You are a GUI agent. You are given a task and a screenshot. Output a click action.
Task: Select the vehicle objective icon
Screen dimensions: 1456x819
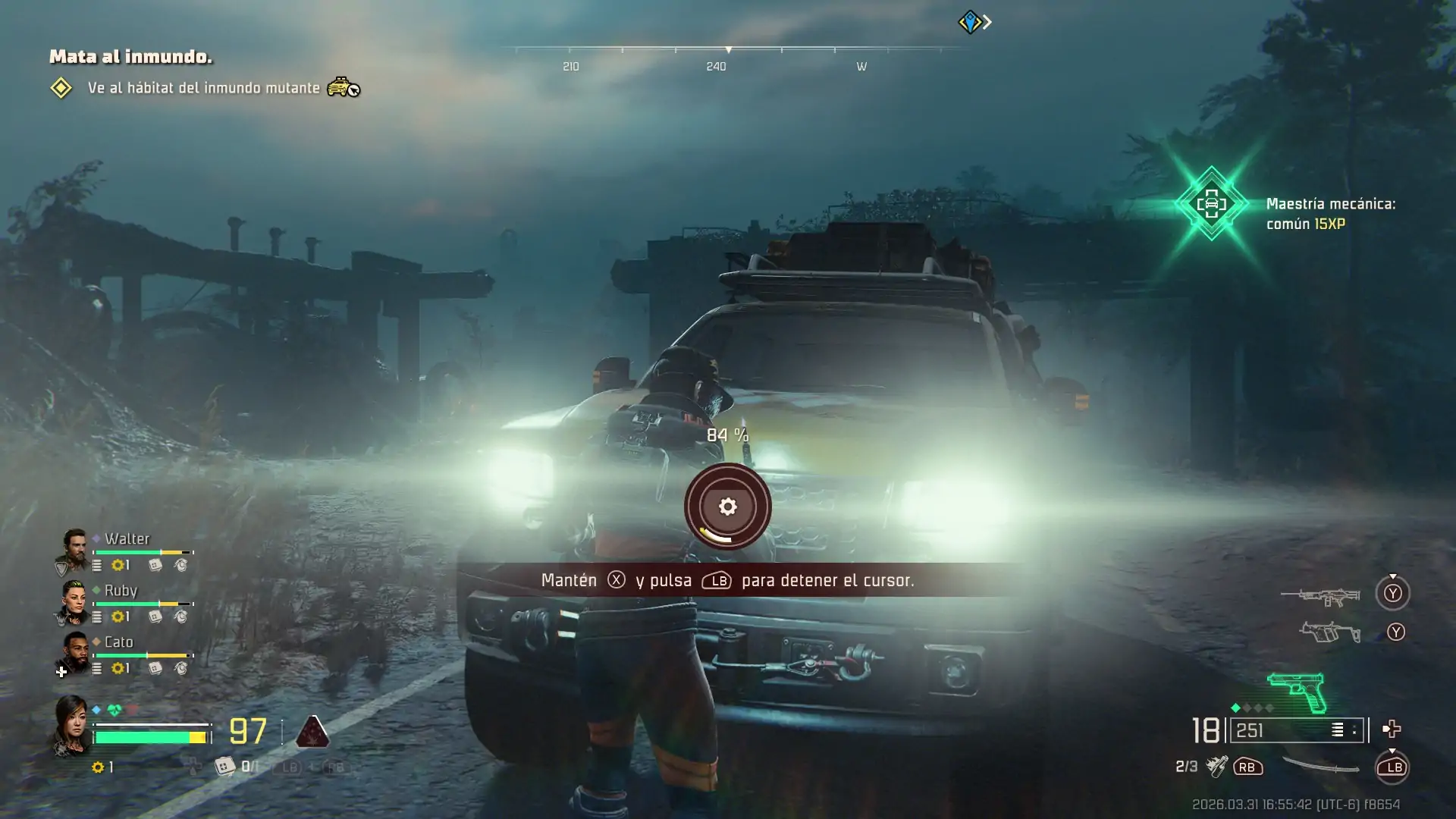point(343,87)
